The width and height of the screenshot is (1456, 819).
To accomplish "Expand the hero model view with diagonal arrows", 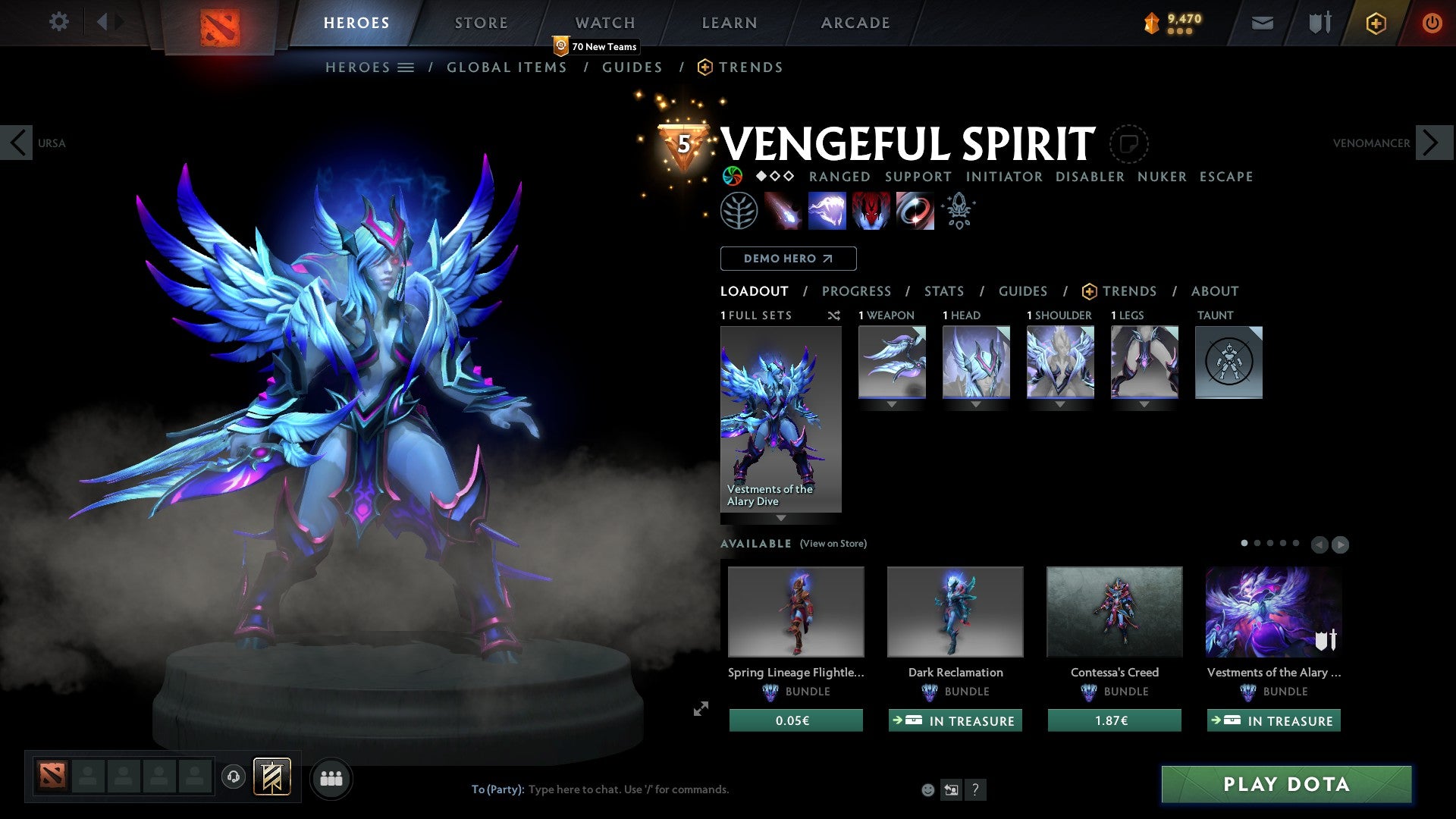I will coord(699,709).
